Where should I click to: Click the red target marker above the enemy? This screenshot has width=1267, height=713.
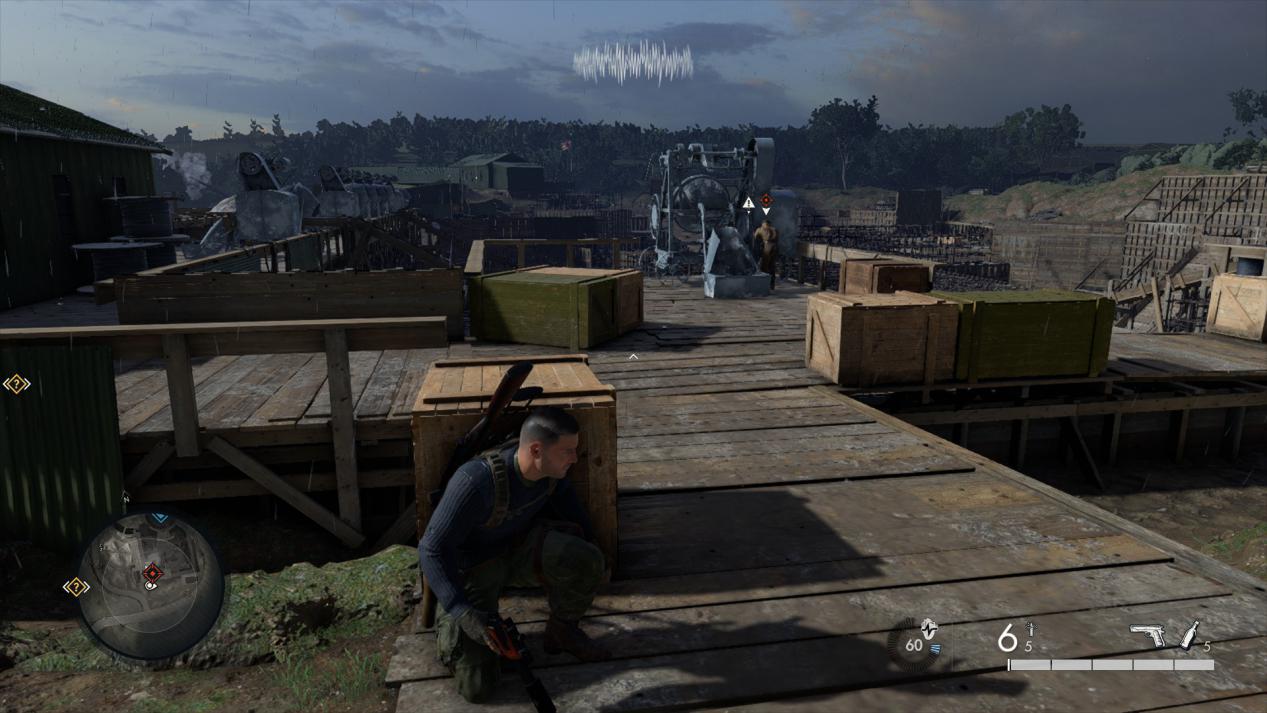tap(766, 200)
